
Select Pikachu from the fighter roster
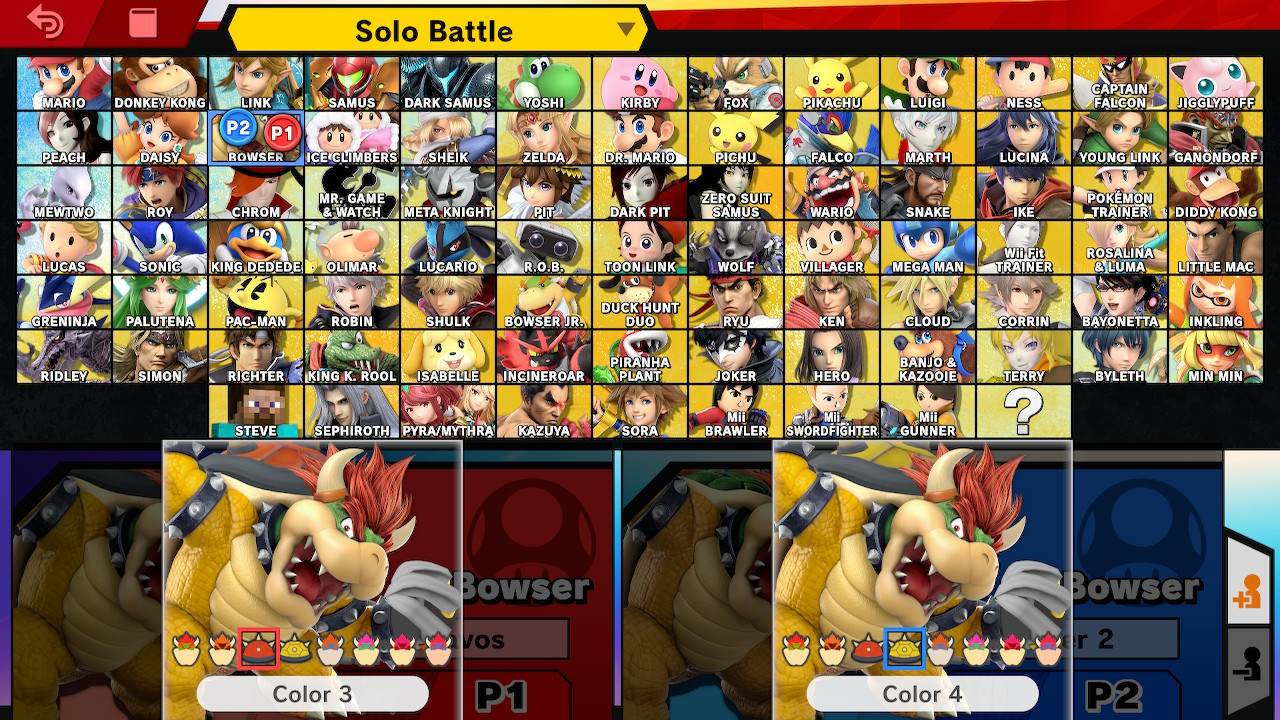831,83
